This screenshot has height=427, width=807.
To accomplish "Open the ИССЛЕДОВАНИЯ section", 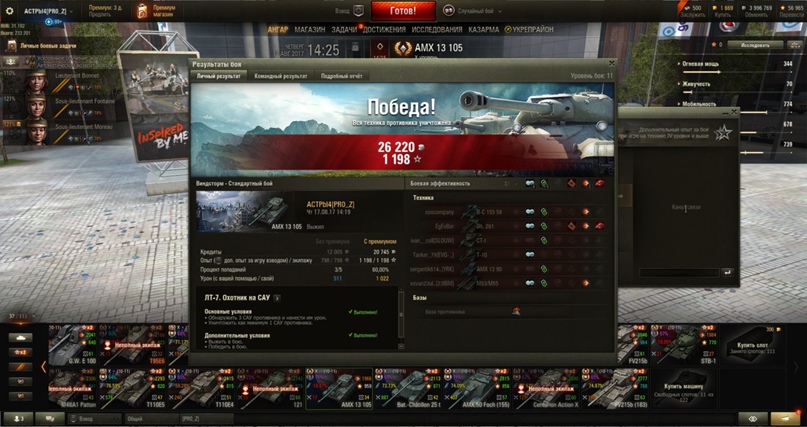I will coord(437,30).
